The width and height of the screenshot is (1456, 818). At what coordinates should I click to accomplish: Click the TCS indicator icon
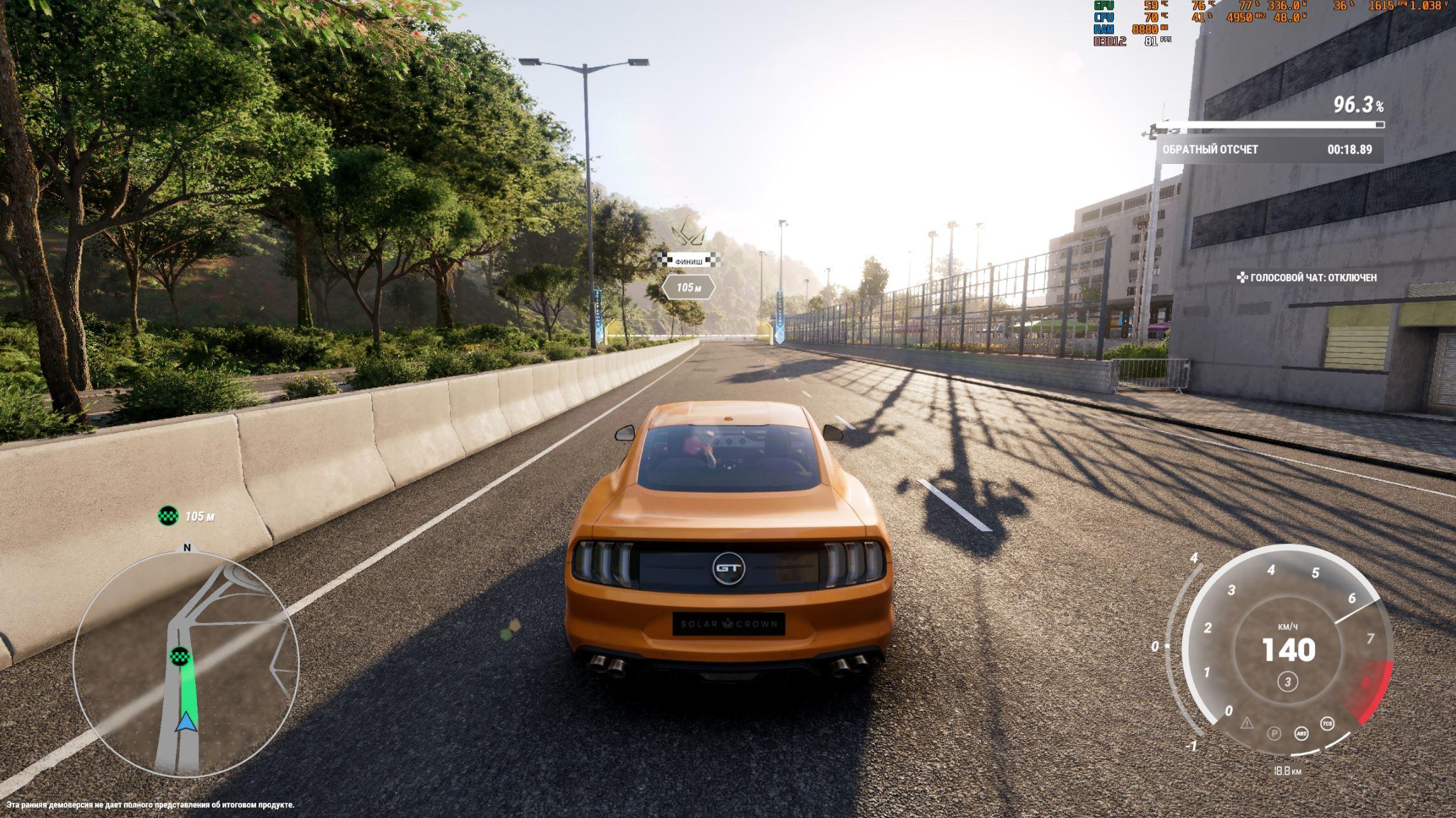coord(1328,724)
